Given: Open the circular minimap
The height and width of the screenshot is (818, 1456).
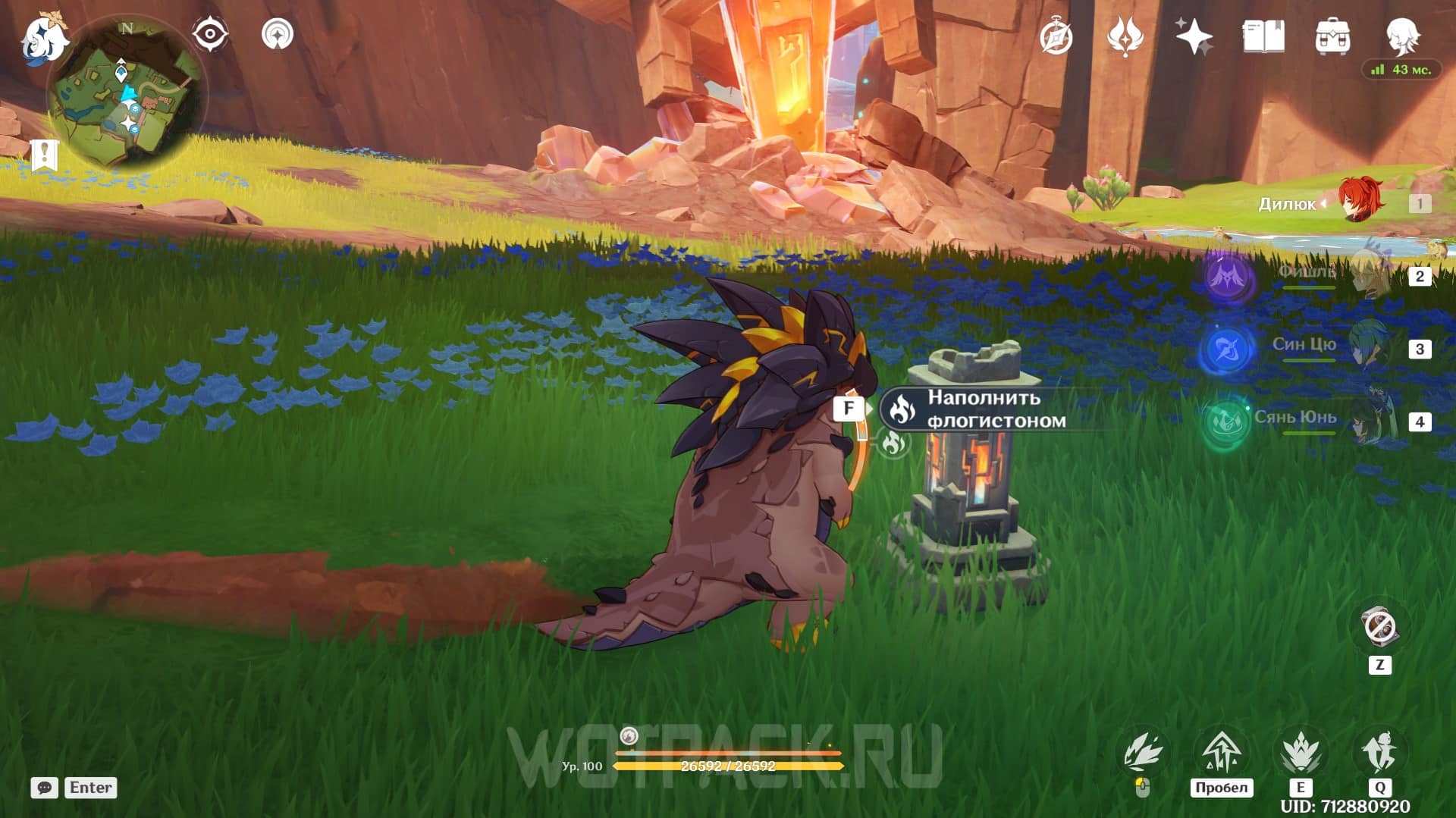Looking at the screenshot, I should click(x=126, y=95).
